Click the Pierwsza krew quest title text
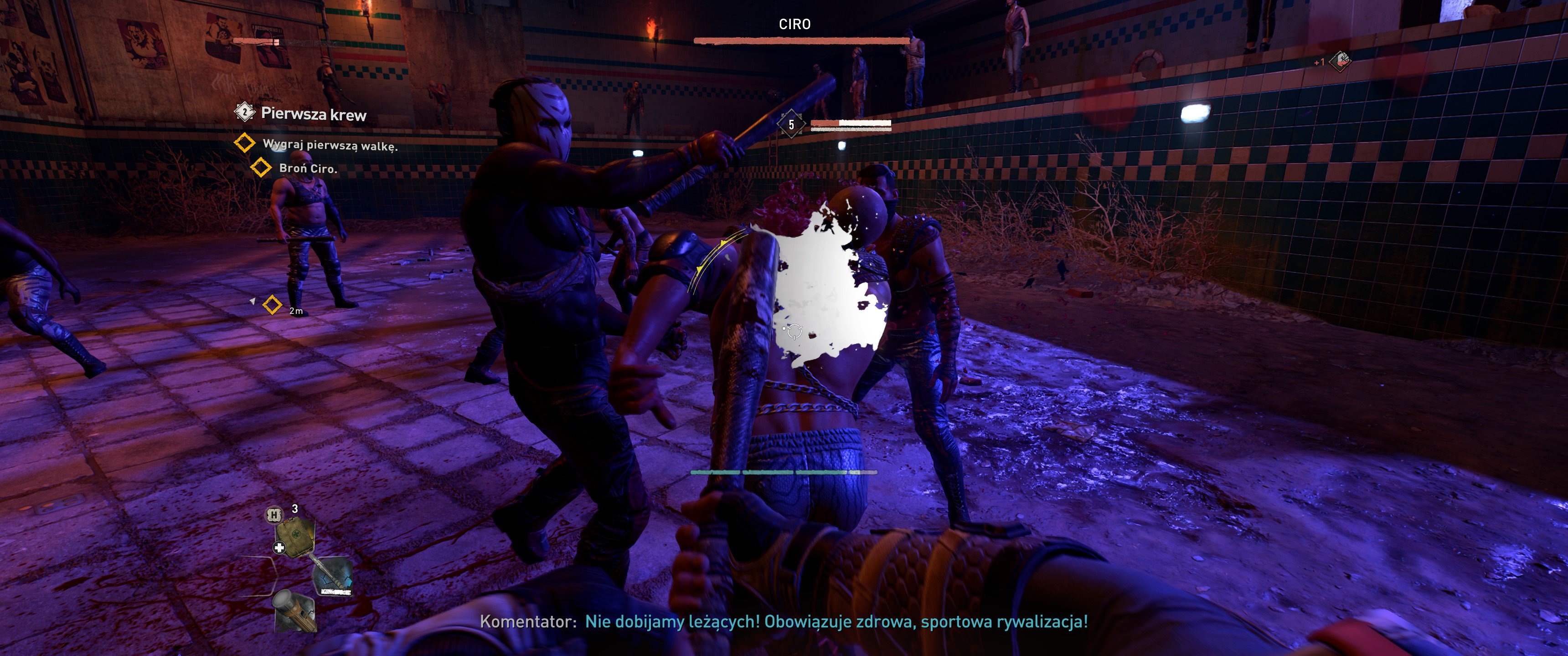This screenshot has width=1568, height=656. (312, 114)
